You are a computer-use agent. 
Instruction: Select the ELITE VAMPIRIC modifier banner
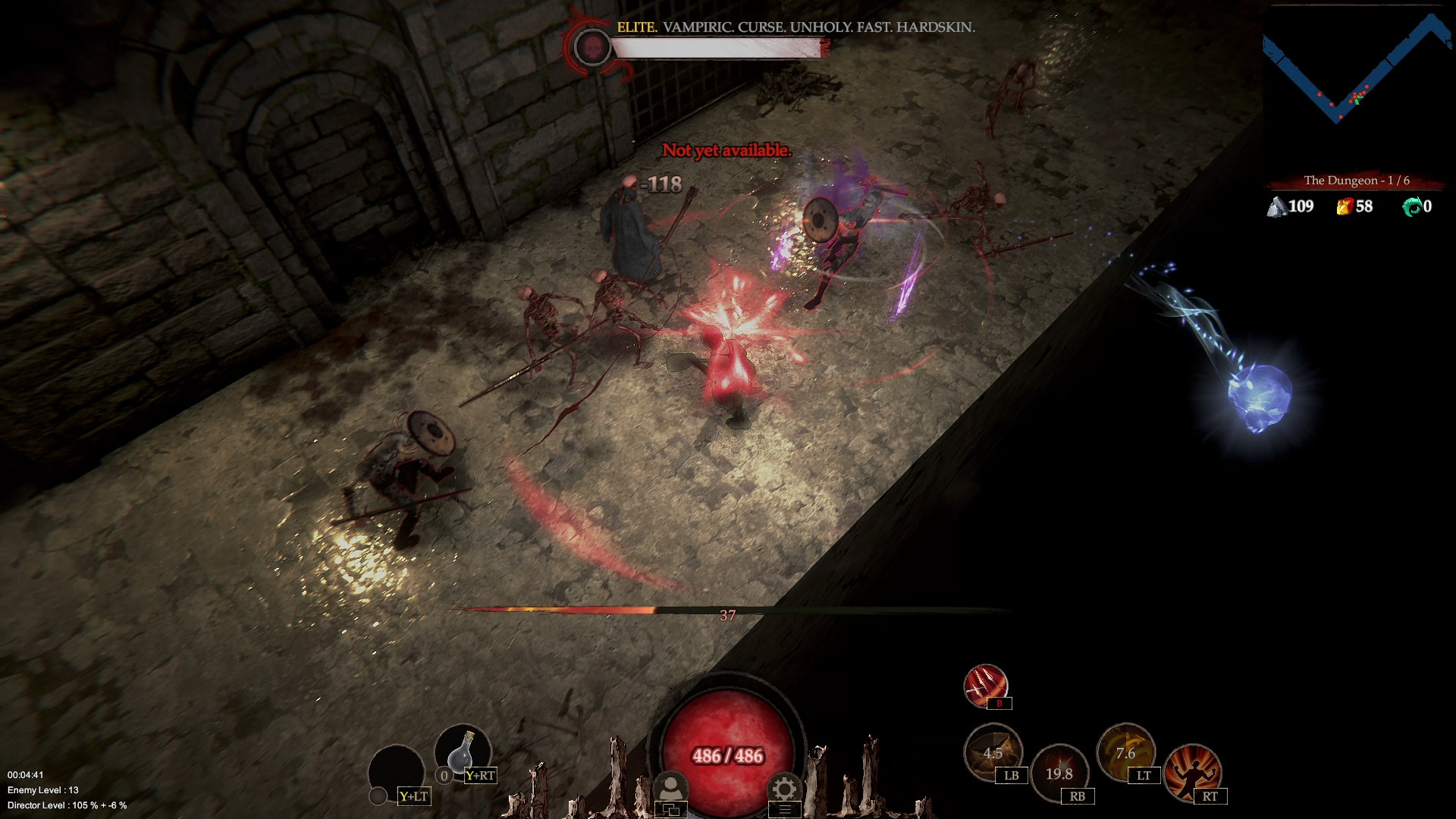click(796, 28)
